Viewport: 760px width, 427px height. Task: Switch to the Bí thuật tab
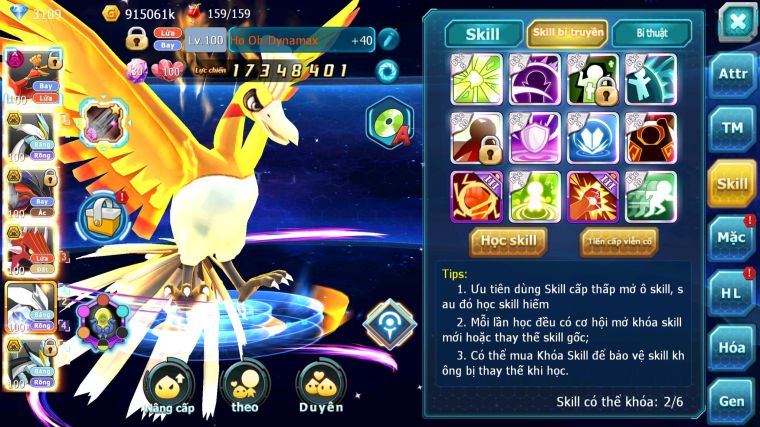652,34
